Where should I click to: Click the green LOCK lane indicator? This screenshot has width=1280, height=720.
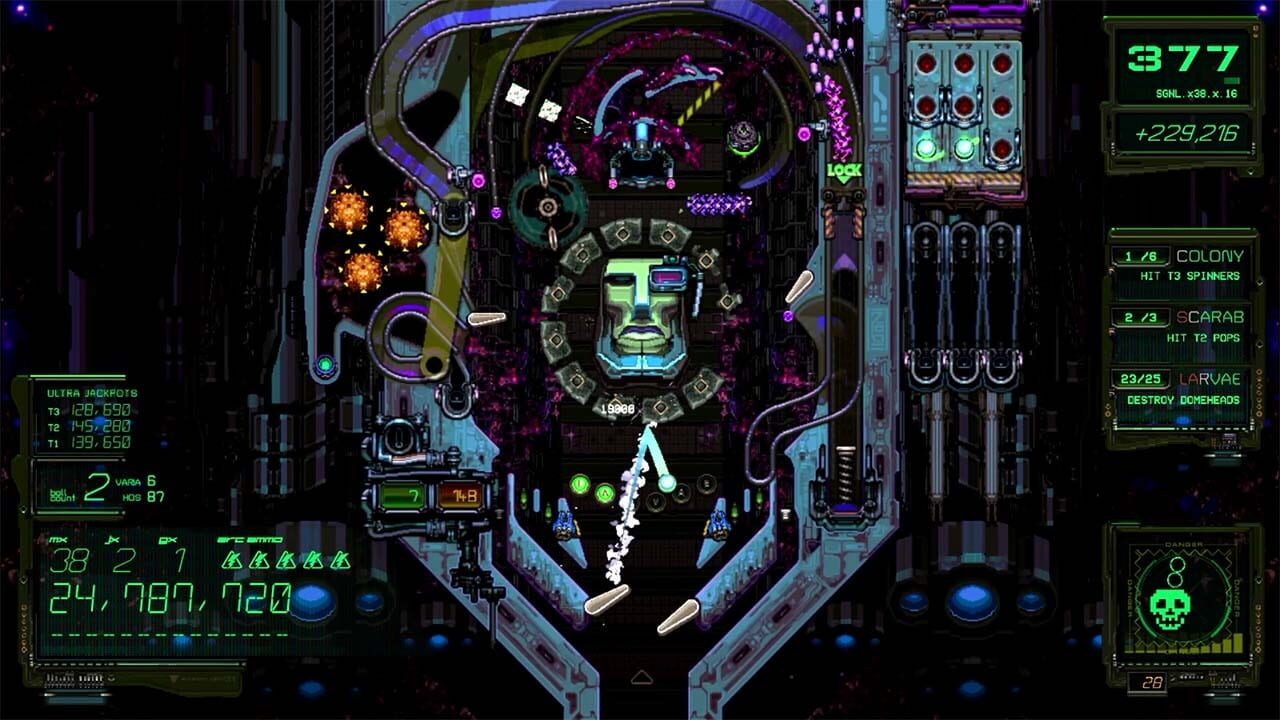[843, 174]
